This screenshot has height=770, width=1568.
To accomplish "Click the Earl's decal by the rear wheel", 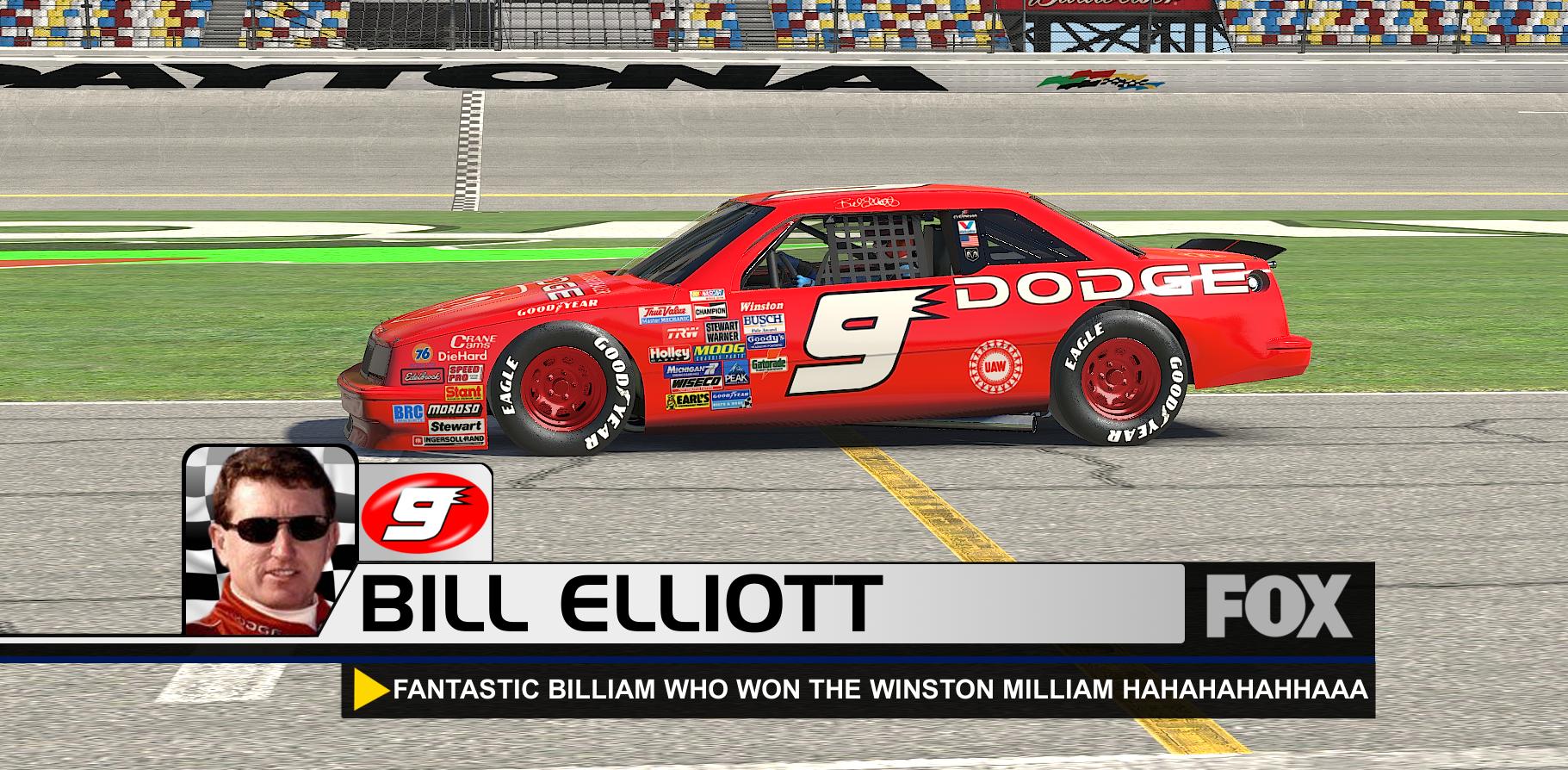I will (688, 401).
